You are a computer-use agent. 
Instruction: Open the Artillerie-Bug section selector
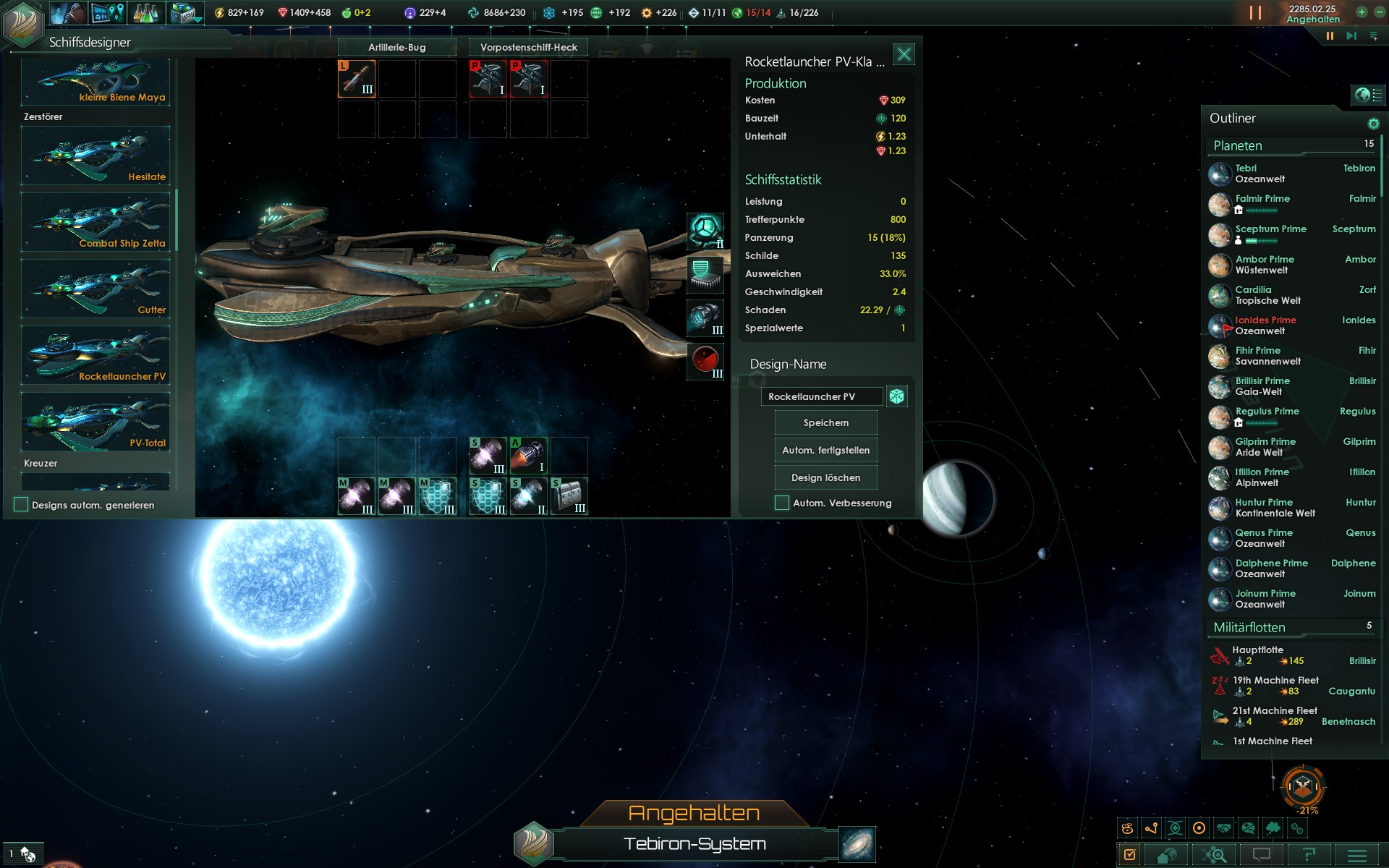pyautogui.click(x=396, y=47)
